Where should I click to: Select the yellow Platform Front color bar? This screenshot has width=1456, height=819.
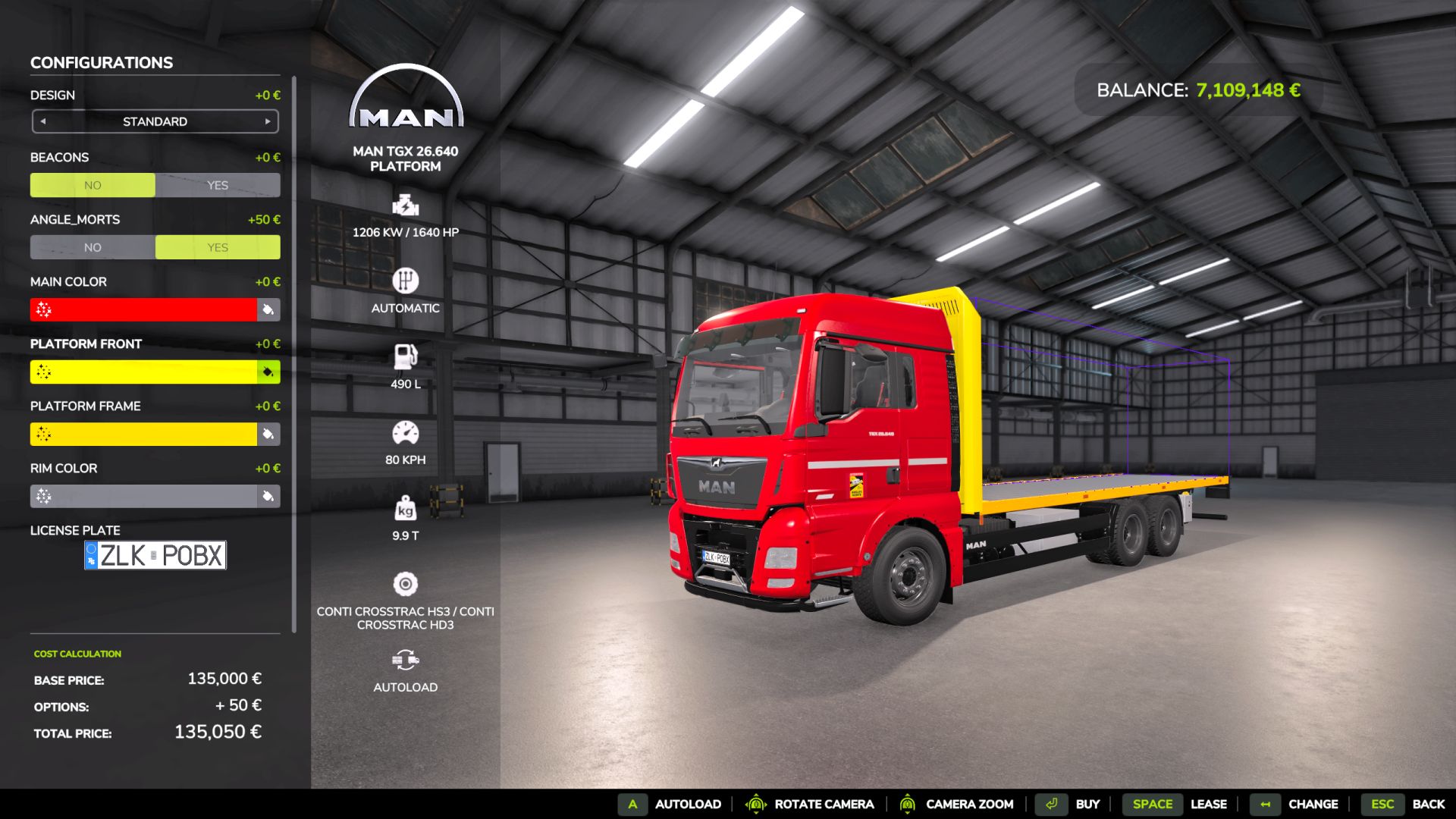[144, 372]
